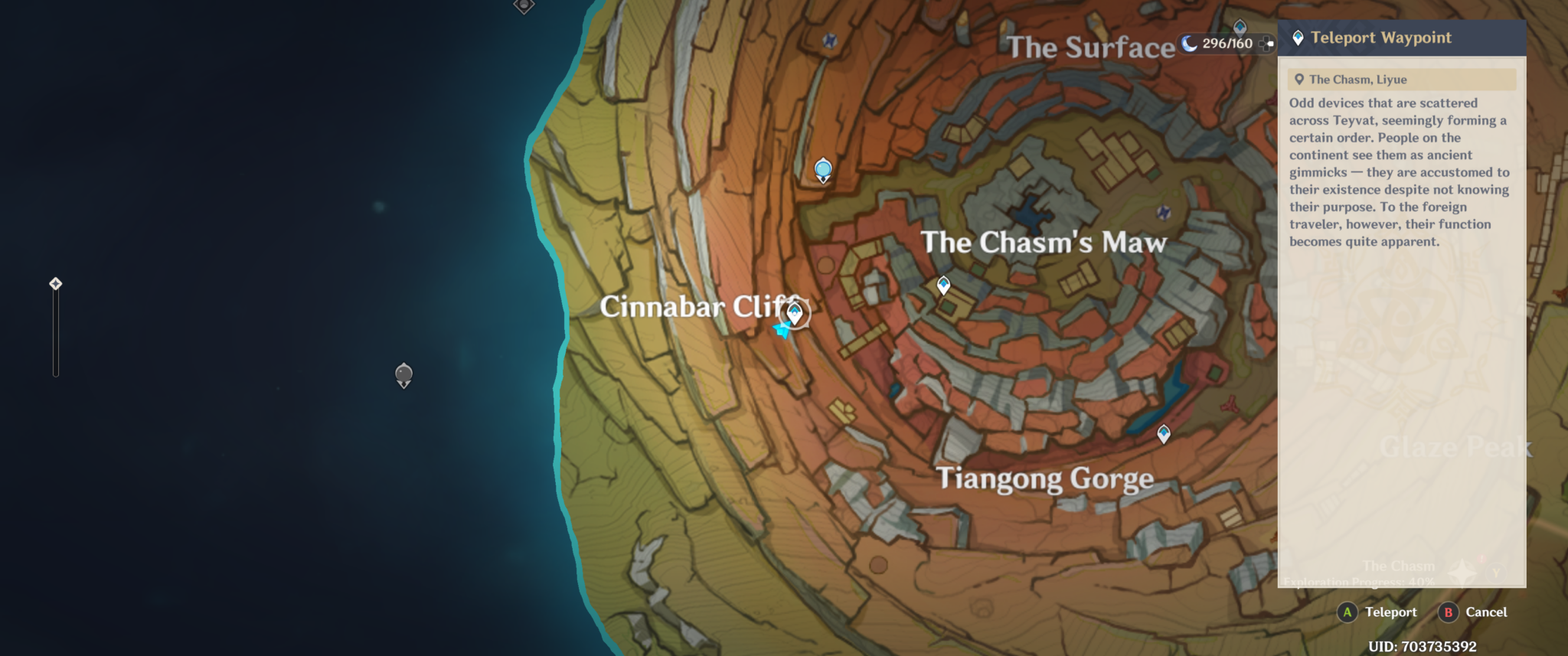Viewport: 1568px width, 656px height.
Task: Click the teleport waypoint at The Chasm's Maw
Action: point(945,283)
